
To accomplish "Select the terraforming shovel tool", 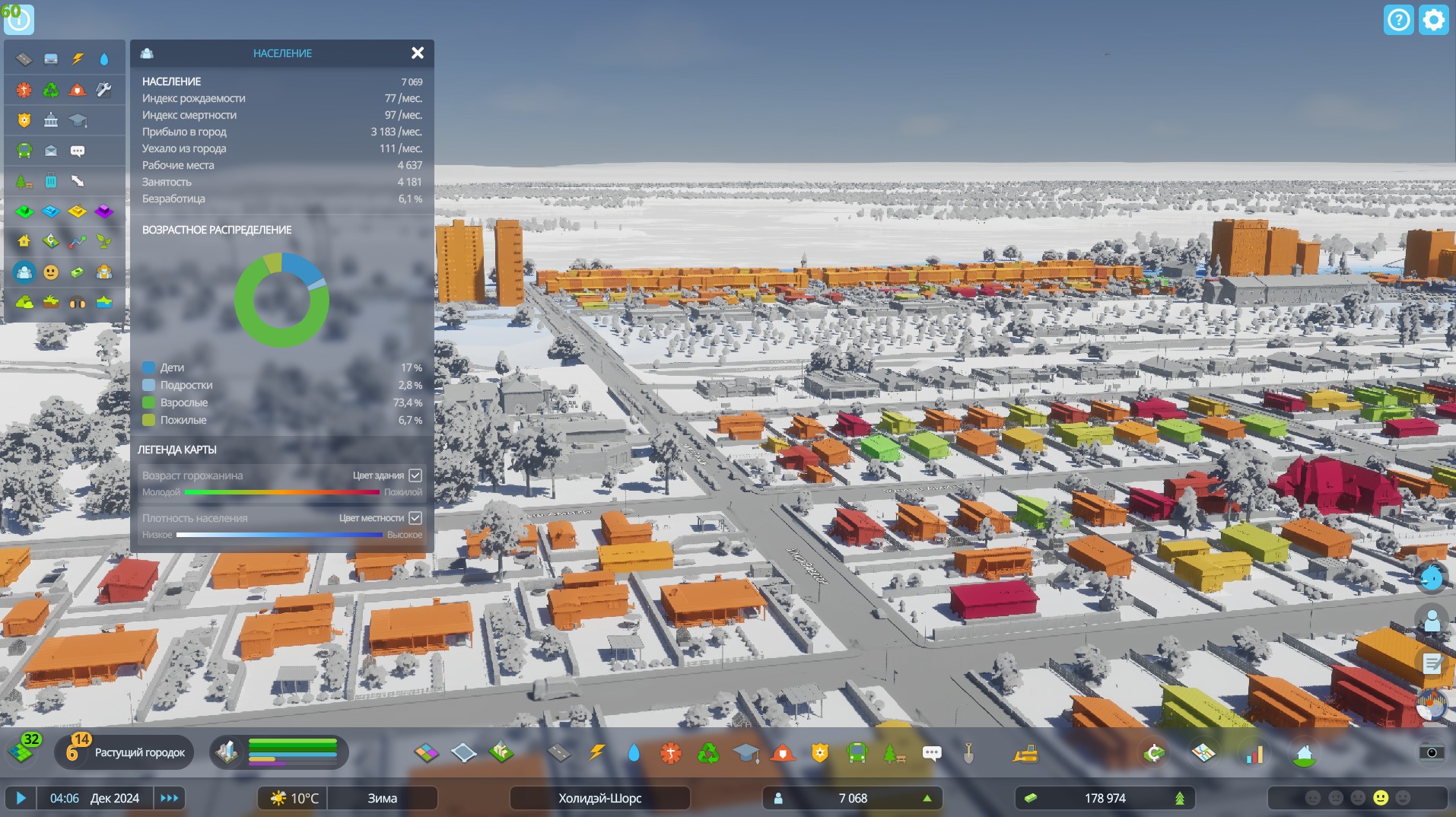I will coord(969,753).
